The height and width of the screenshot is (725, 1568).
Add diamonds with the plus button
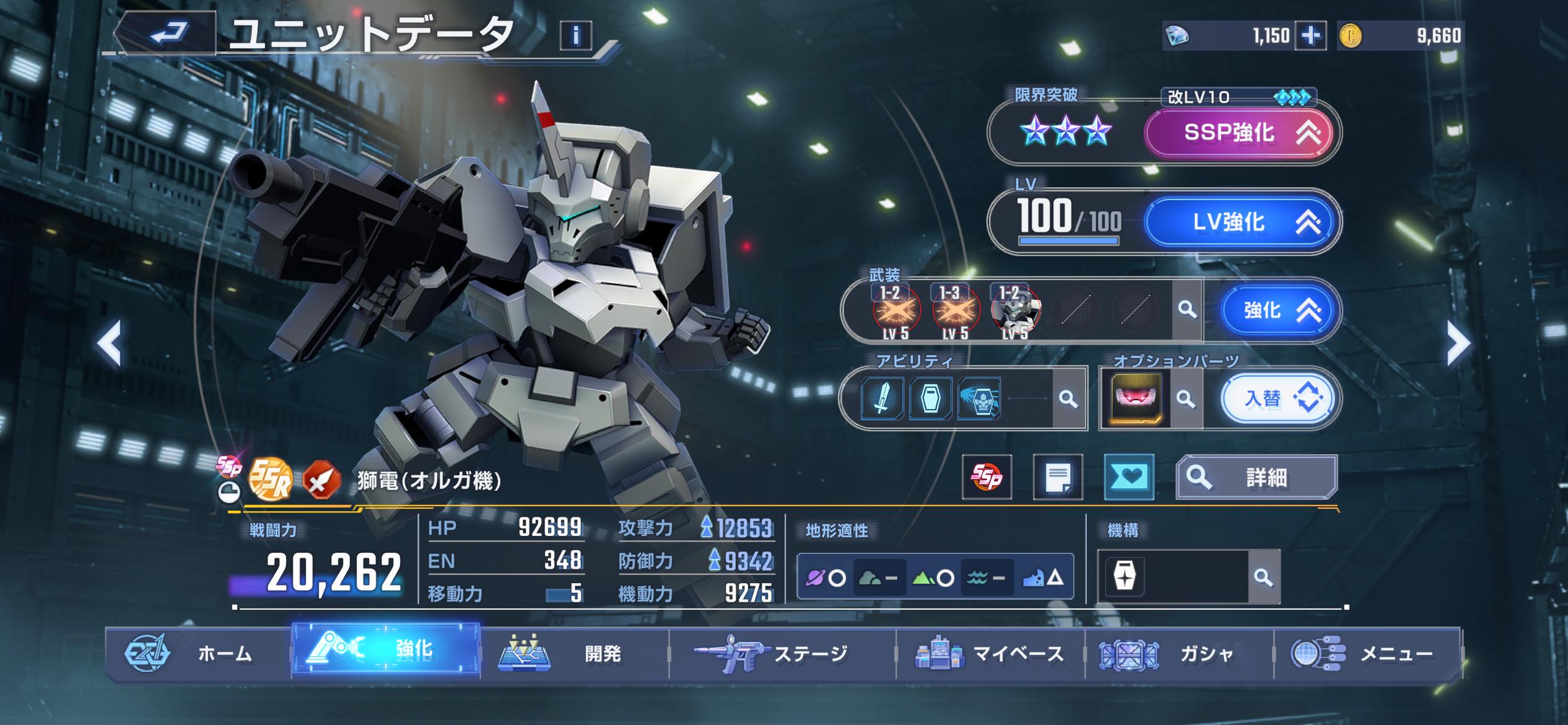(1310, 36)
